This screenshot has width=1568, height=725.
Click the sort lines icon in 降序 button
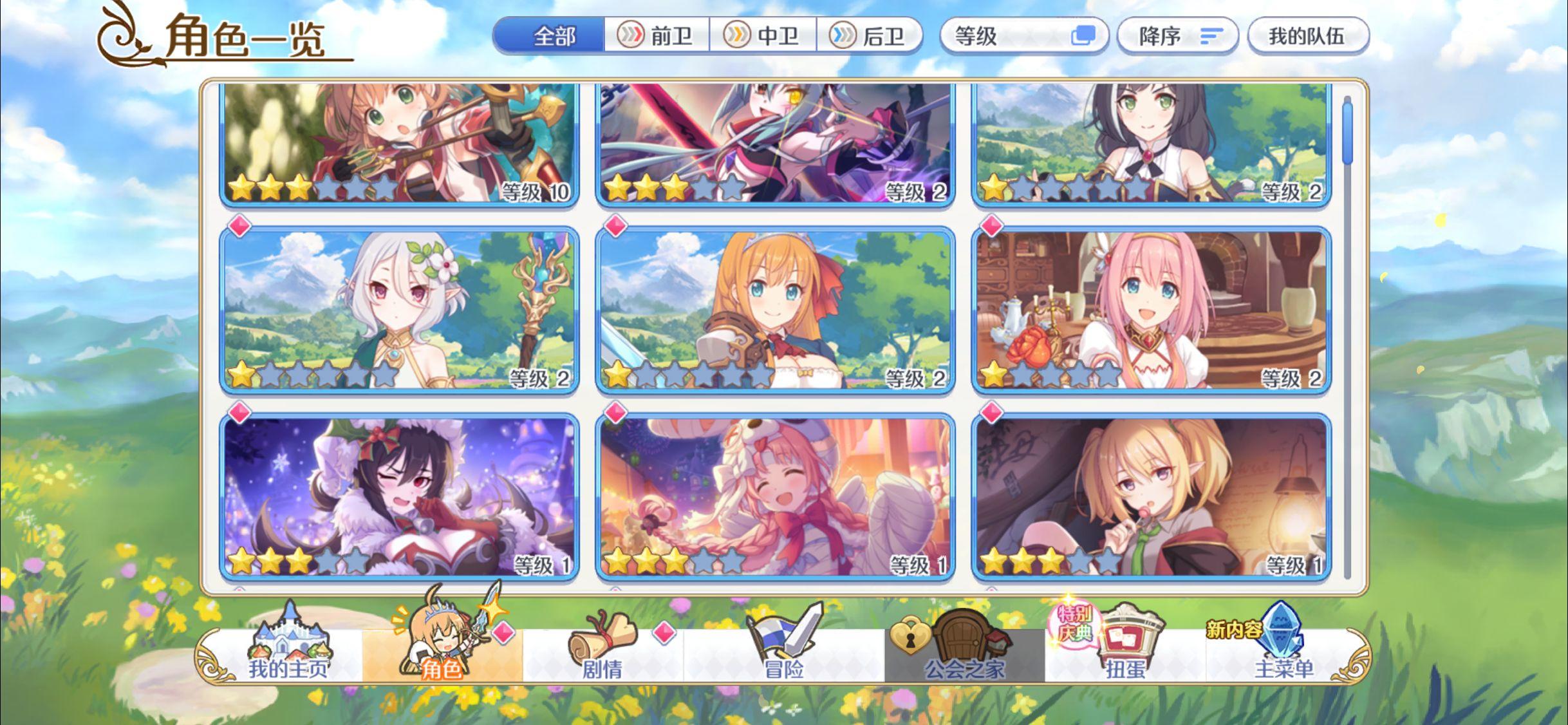tap(1213, 37)
